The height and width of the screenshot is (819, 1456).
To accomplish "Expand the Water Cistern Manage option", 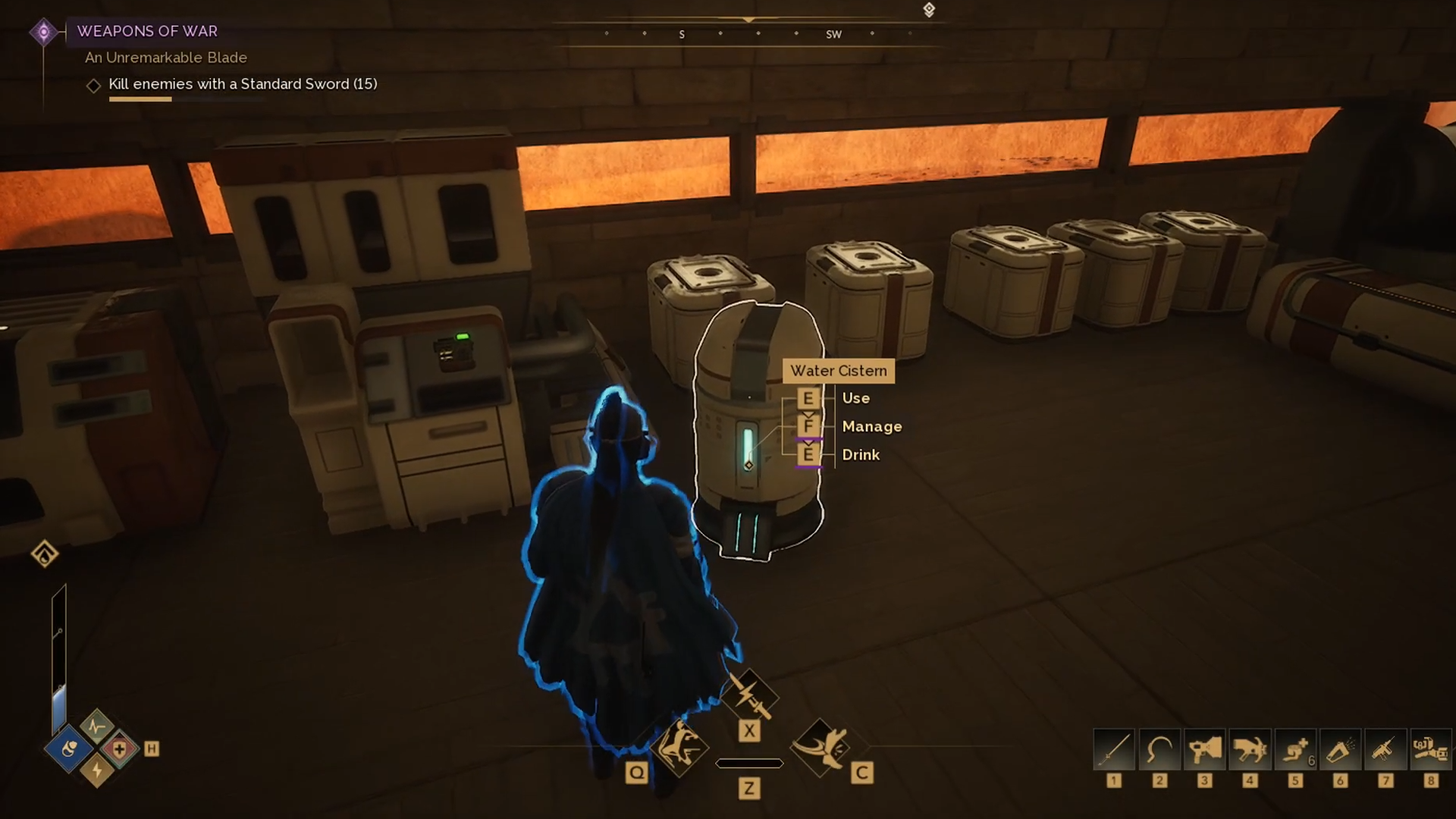I will pyautogui.click(x=872, y=426).
